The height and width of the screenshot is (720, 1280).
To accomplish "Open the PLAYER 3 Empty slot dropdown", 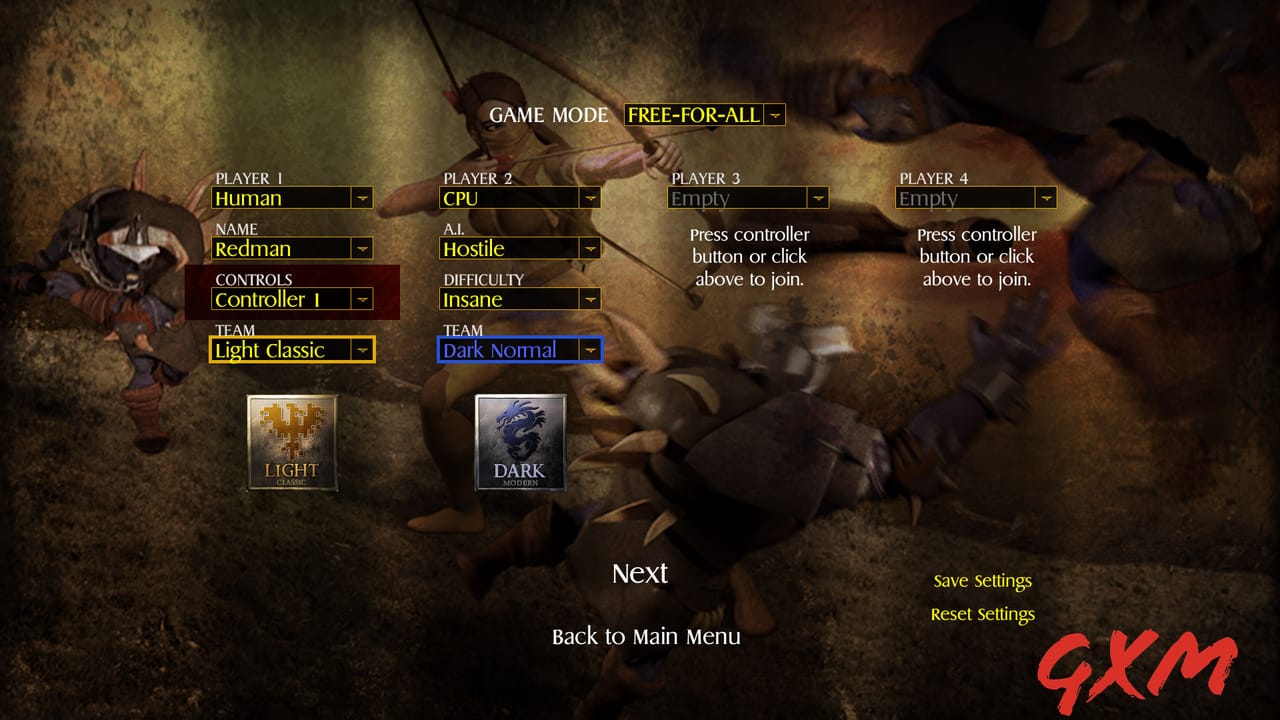I will tap(820, 198).
